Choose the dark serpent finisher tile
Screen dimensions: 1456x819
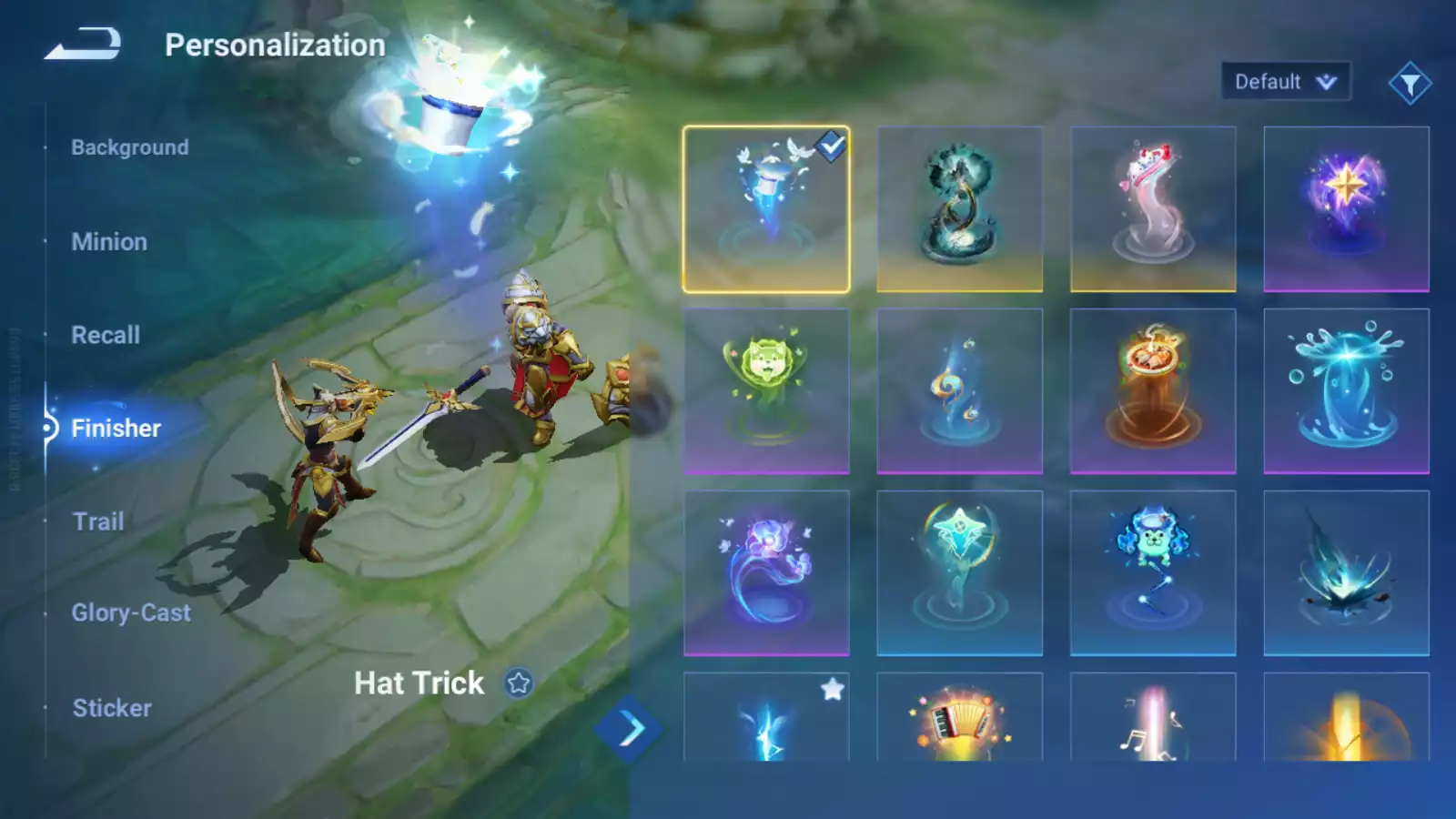point(959,209)
